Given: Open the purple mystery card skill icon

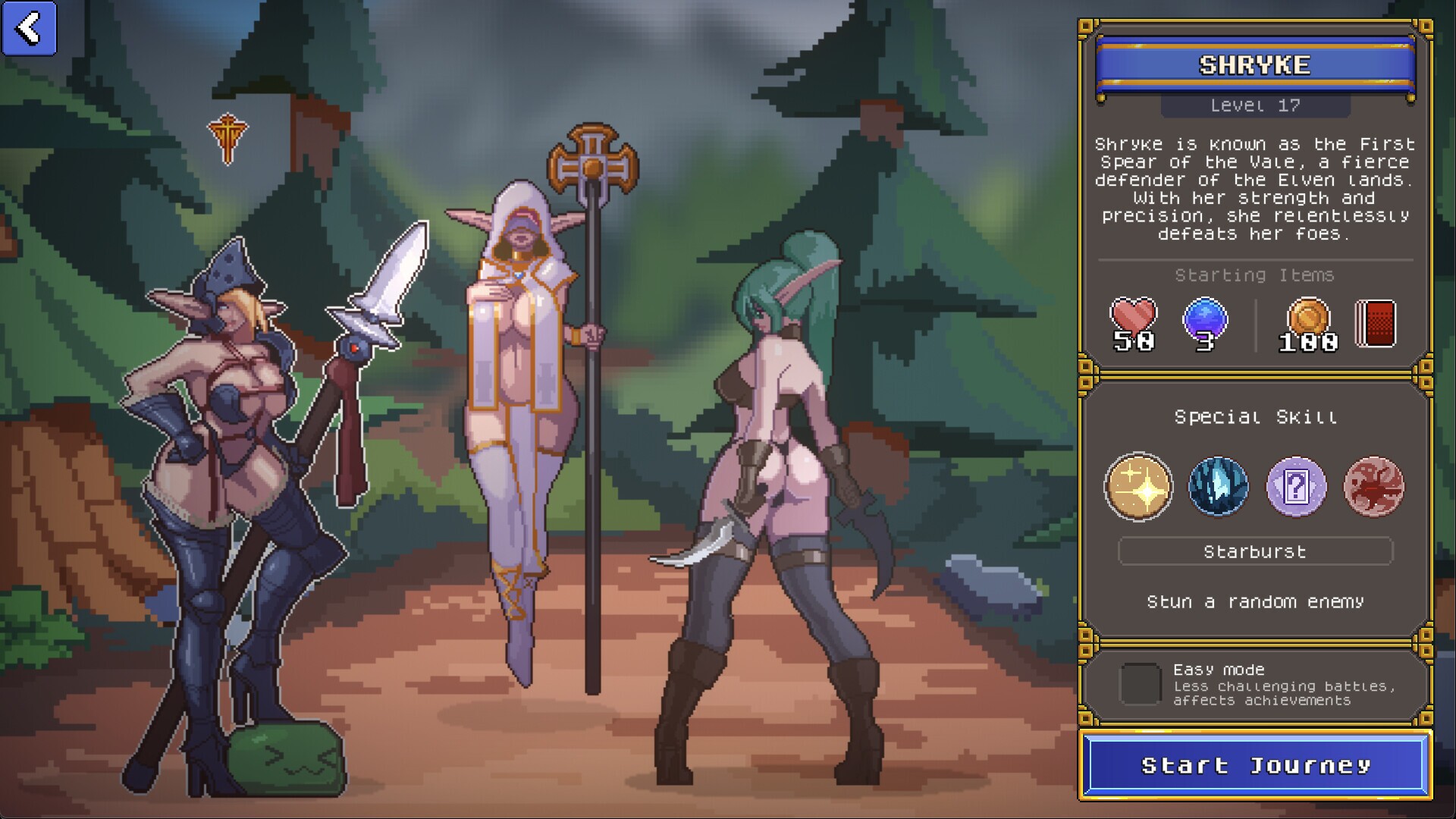Looking at the screenshot, I should 1297,488.
